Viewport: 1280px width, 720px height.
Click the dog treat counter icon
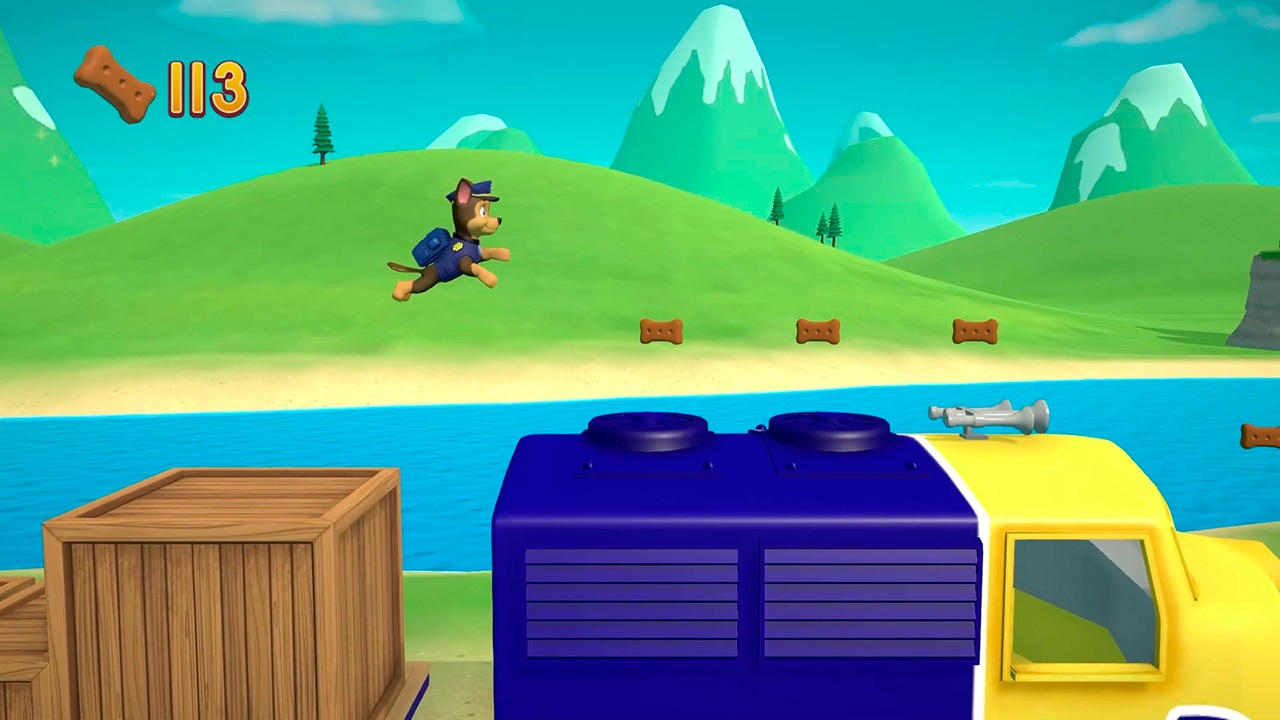tap(113, 82)
